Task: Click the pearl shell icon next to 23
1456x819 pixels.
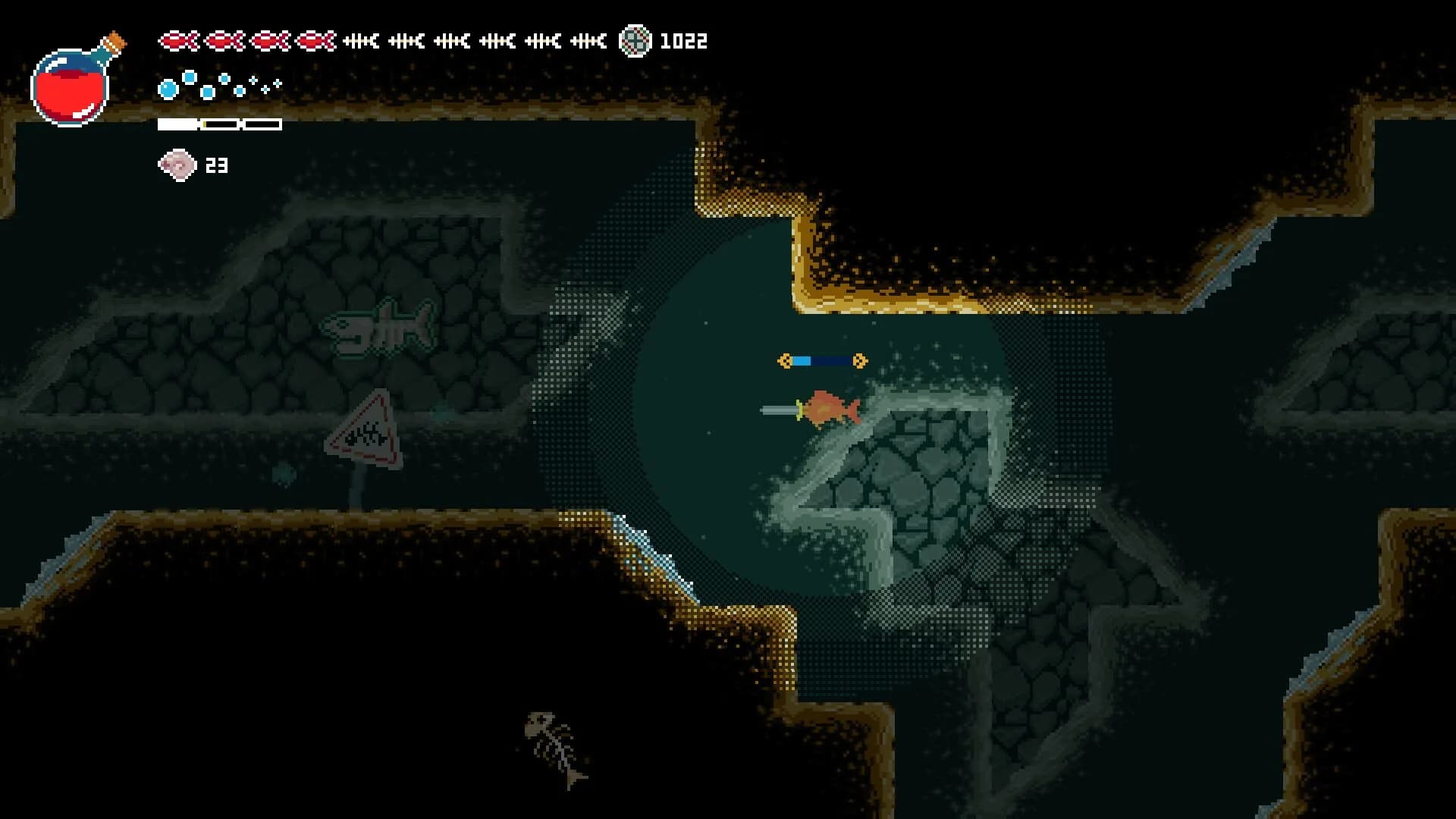Action: pyautogui.click(x=176, y=164)
